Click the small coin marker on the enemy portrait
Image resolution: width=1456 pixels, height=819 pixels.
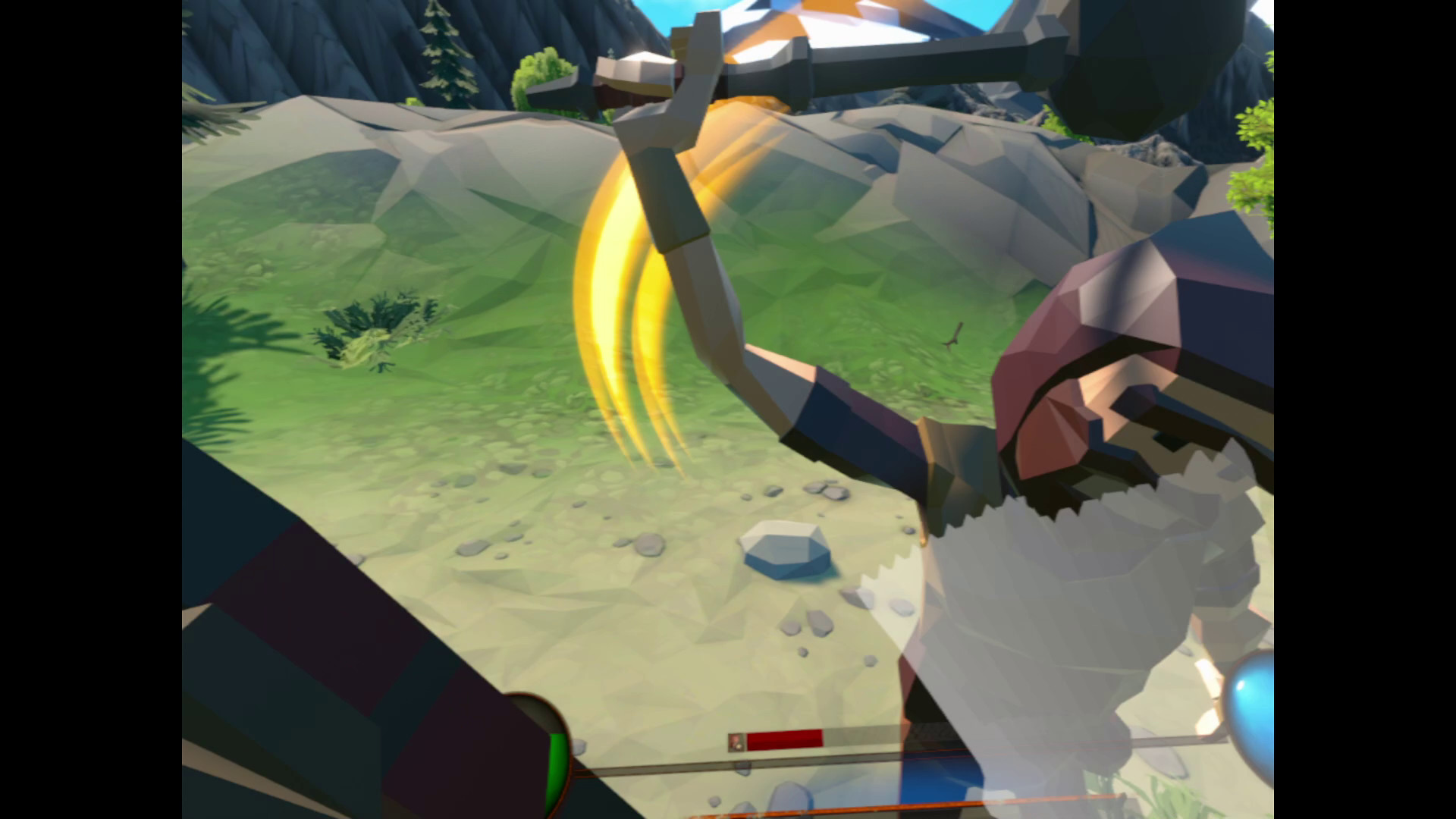pos(739,747)
